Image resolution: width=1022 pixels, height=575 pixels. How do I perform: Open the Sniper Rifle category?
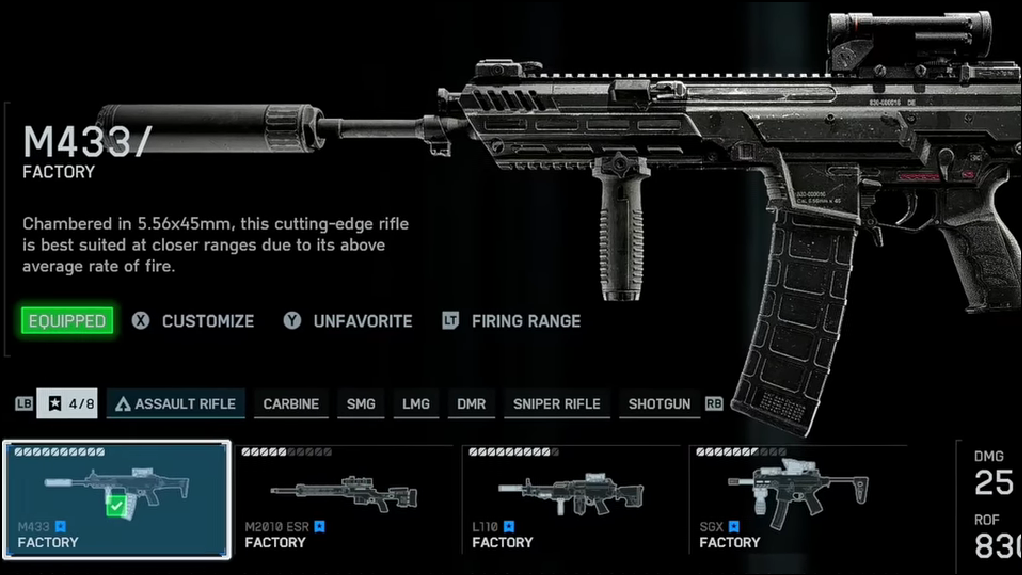pyautogui.click(x=556, y=404)
